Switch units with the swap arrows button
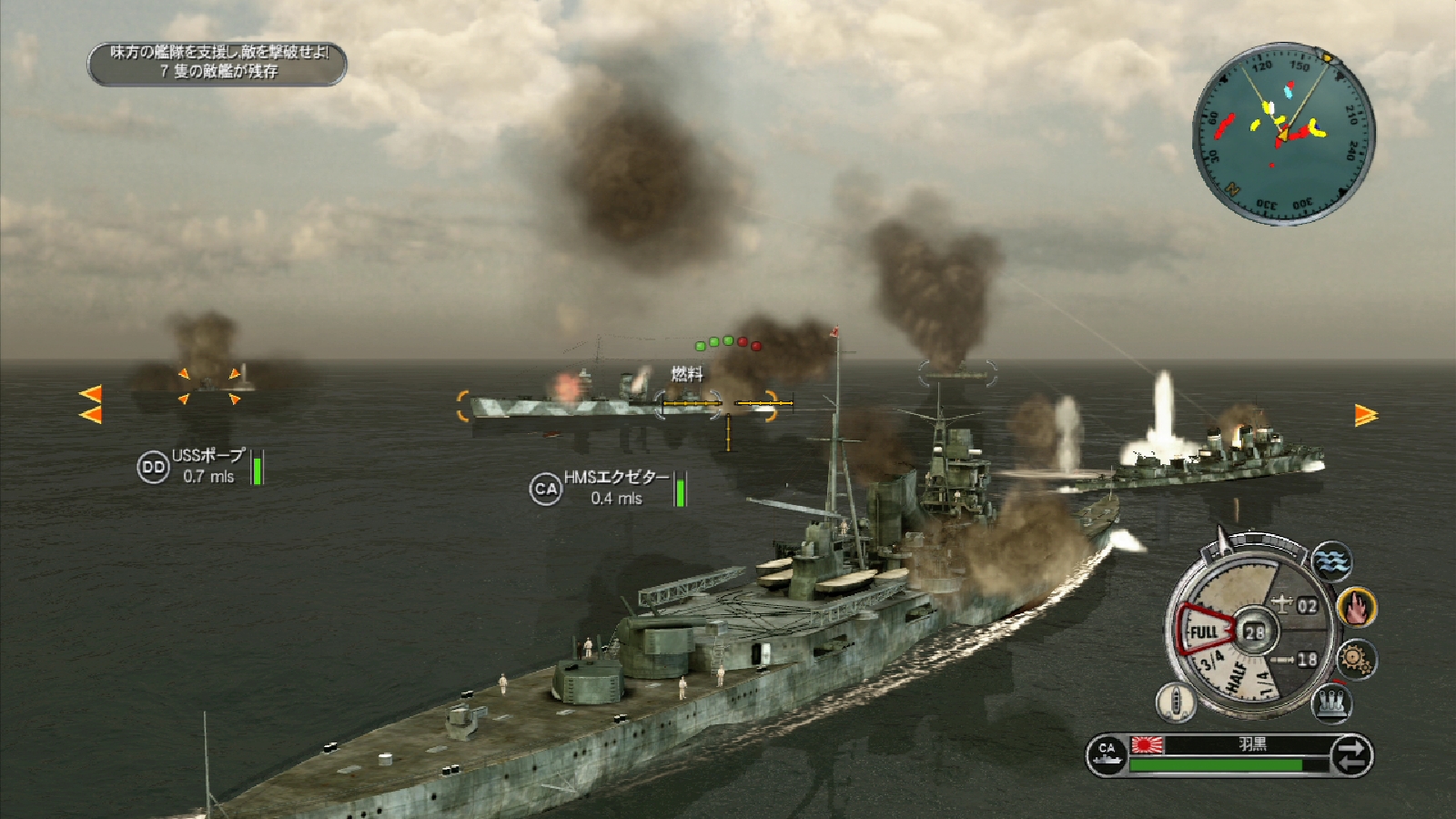This screenshot has width=1456, height=819. point(1350,756)
